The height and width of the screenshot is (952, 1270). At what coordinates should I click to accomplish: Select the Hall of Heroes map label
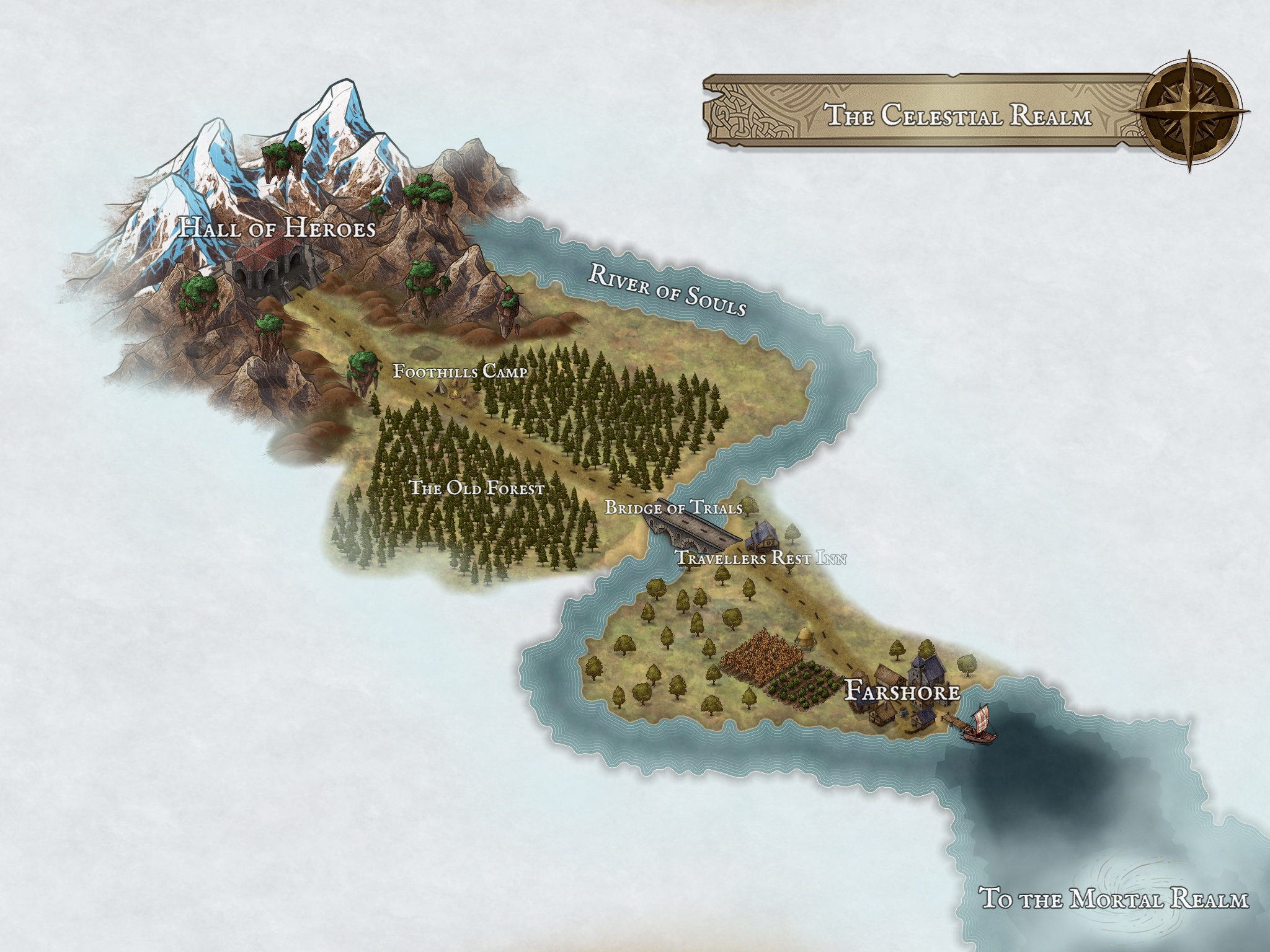click(x=277, y=228)
